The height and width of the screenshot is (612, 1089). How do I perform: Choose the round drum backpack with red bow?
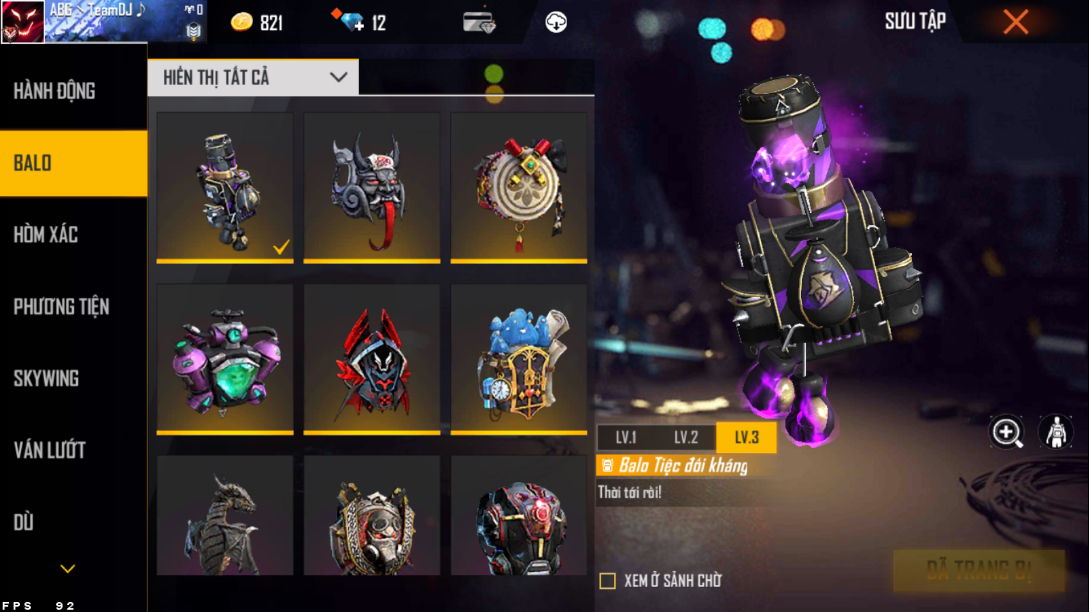[518, 187]
